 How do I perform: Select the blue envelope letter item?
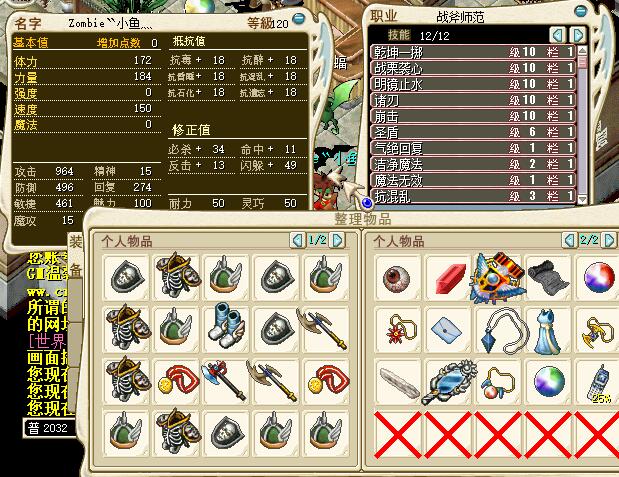tap(448, 328)
